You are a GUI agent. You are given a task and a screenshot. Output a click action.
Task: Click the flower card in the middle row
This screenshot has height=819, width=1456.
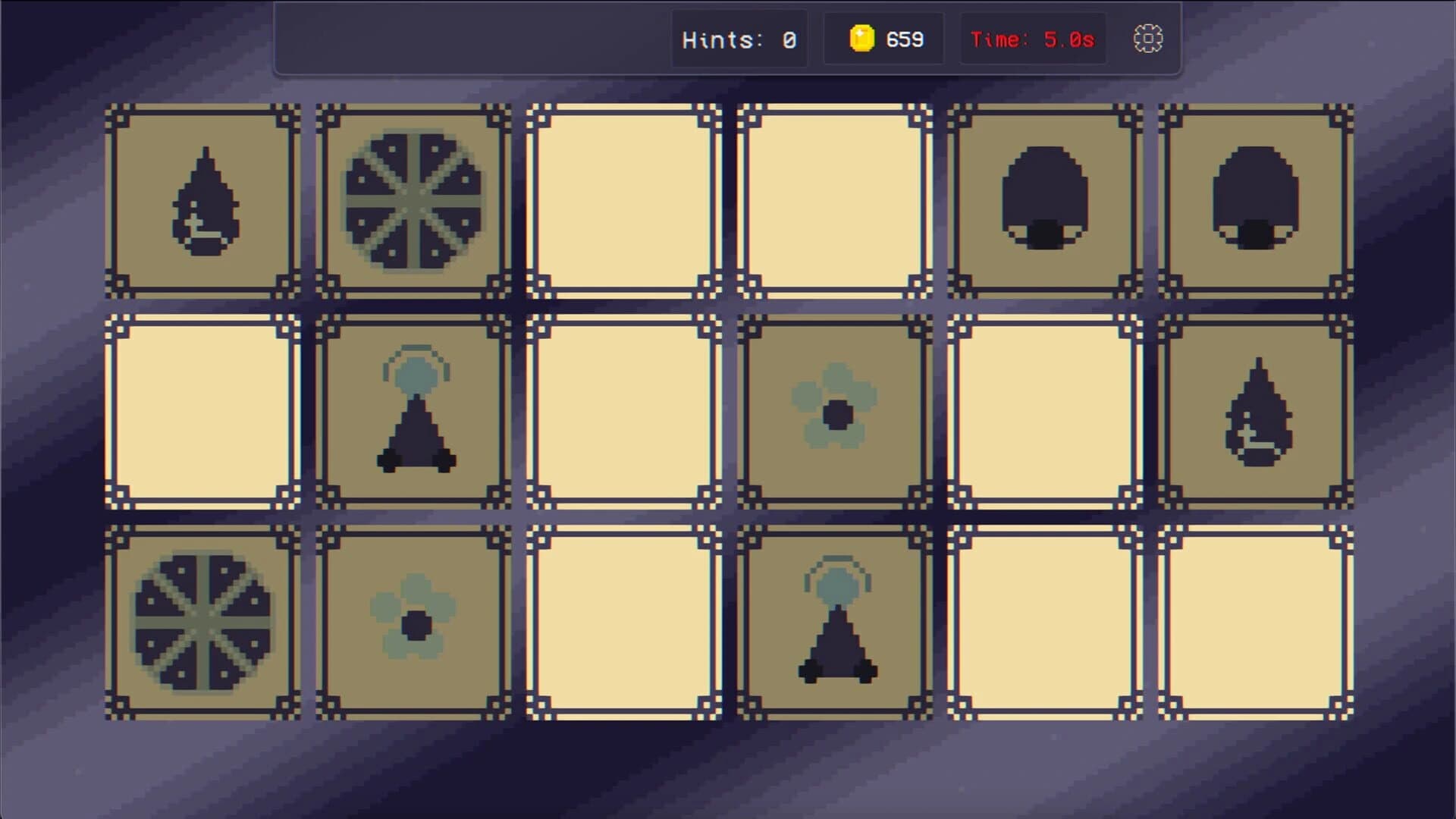(x=830, y=413)
